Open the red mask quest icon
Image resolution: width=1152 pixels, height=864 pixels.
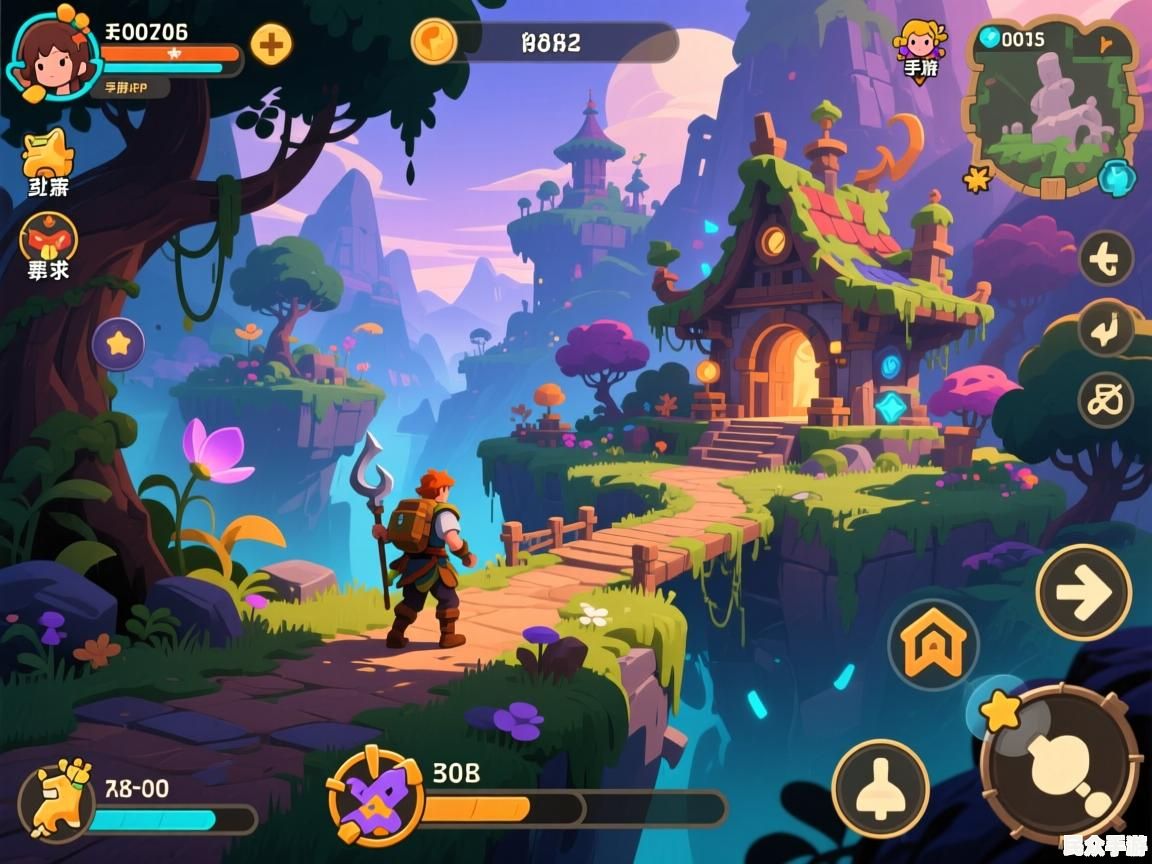tap(47, 238)
